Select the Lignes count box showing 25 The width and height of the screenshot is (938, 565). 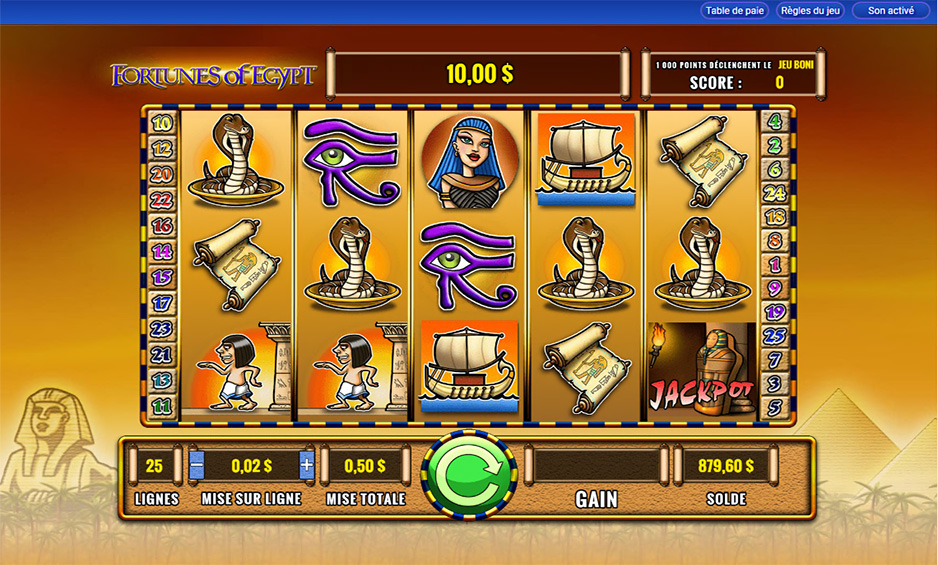[154, 466]
